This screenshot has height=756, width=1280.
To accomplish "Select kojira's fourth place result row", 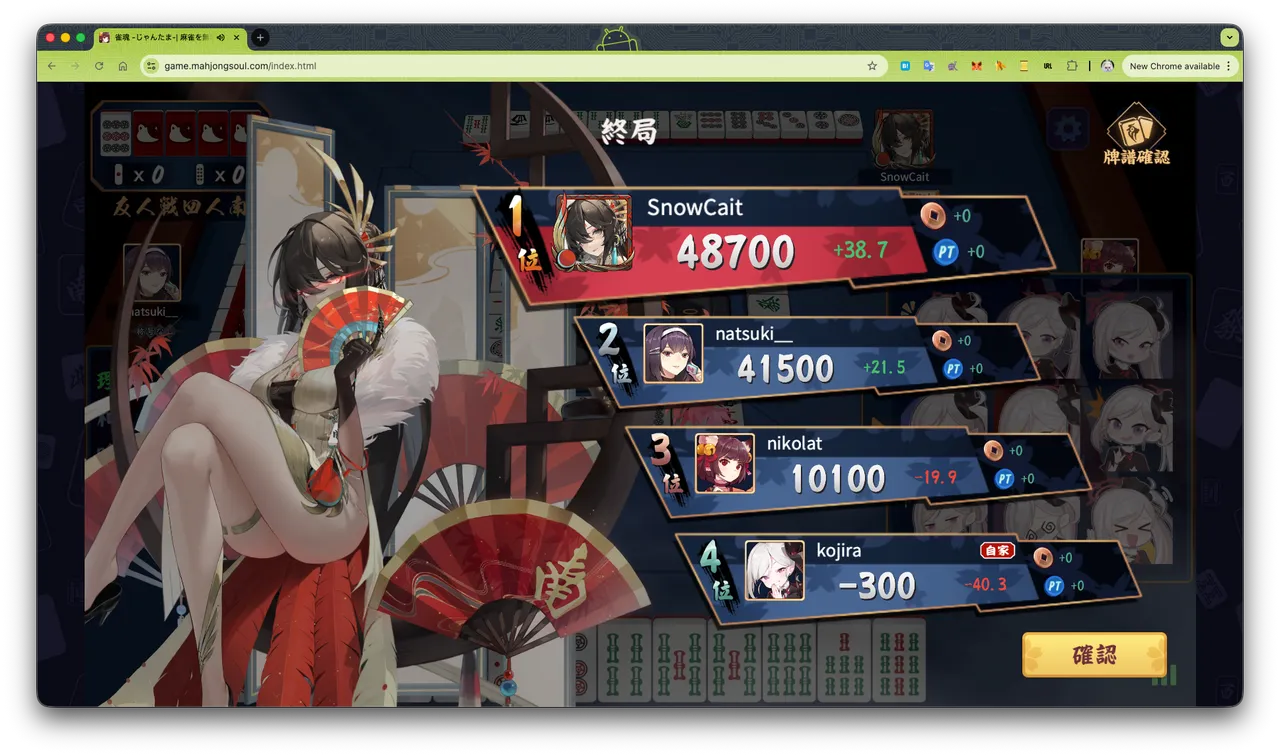I will point(900,575).
